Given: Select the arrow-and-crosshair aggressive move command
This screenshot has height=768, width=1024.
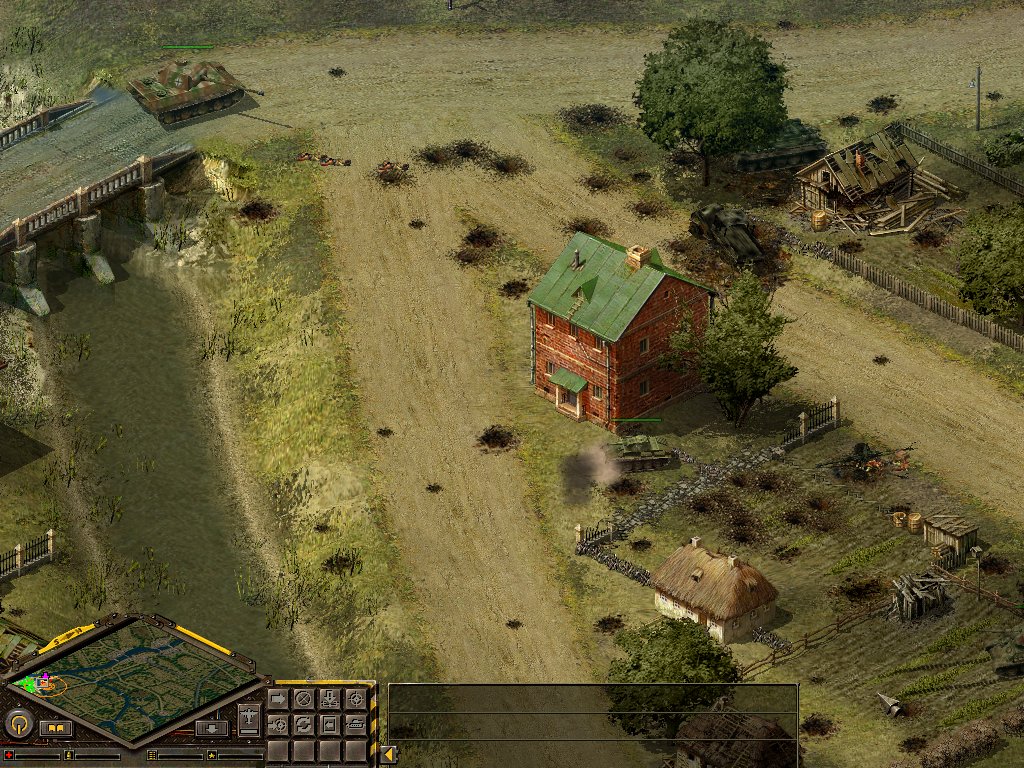Looking at the screenshot, I should 277,724.
